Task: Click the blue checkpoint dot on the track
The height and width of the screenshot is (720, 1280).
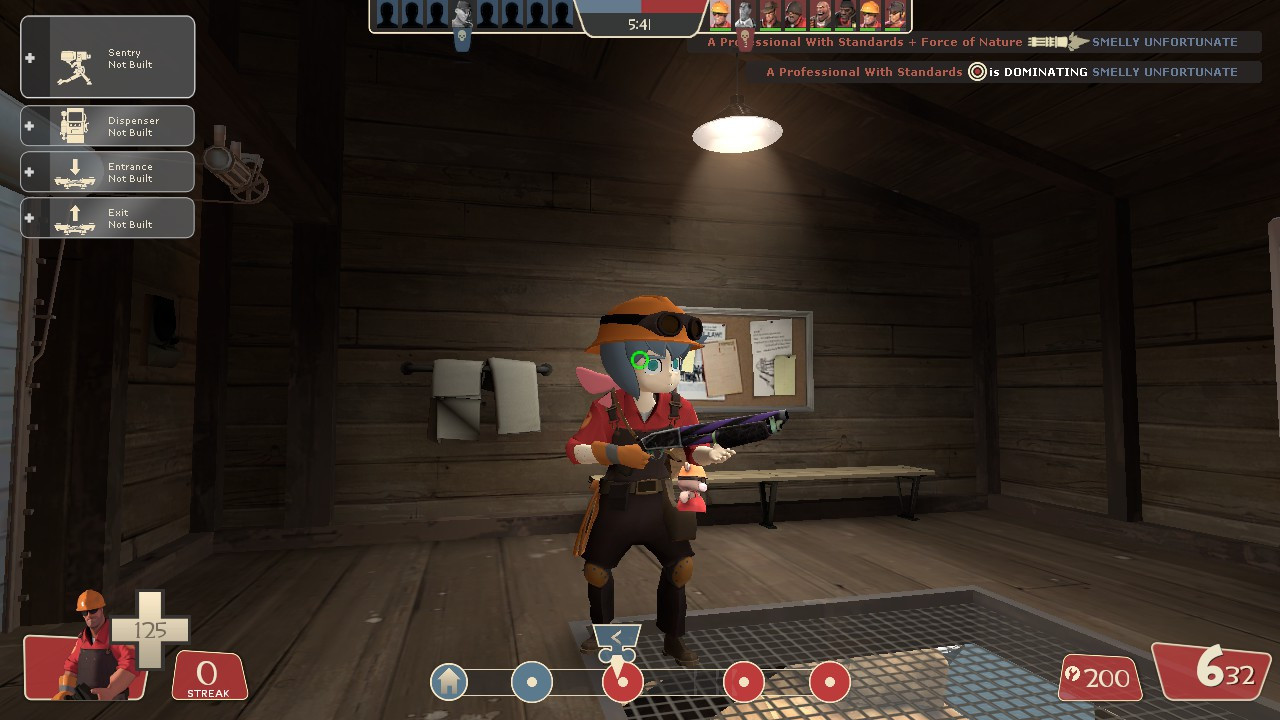Action: pyautogui.click(x=531, y=681)
